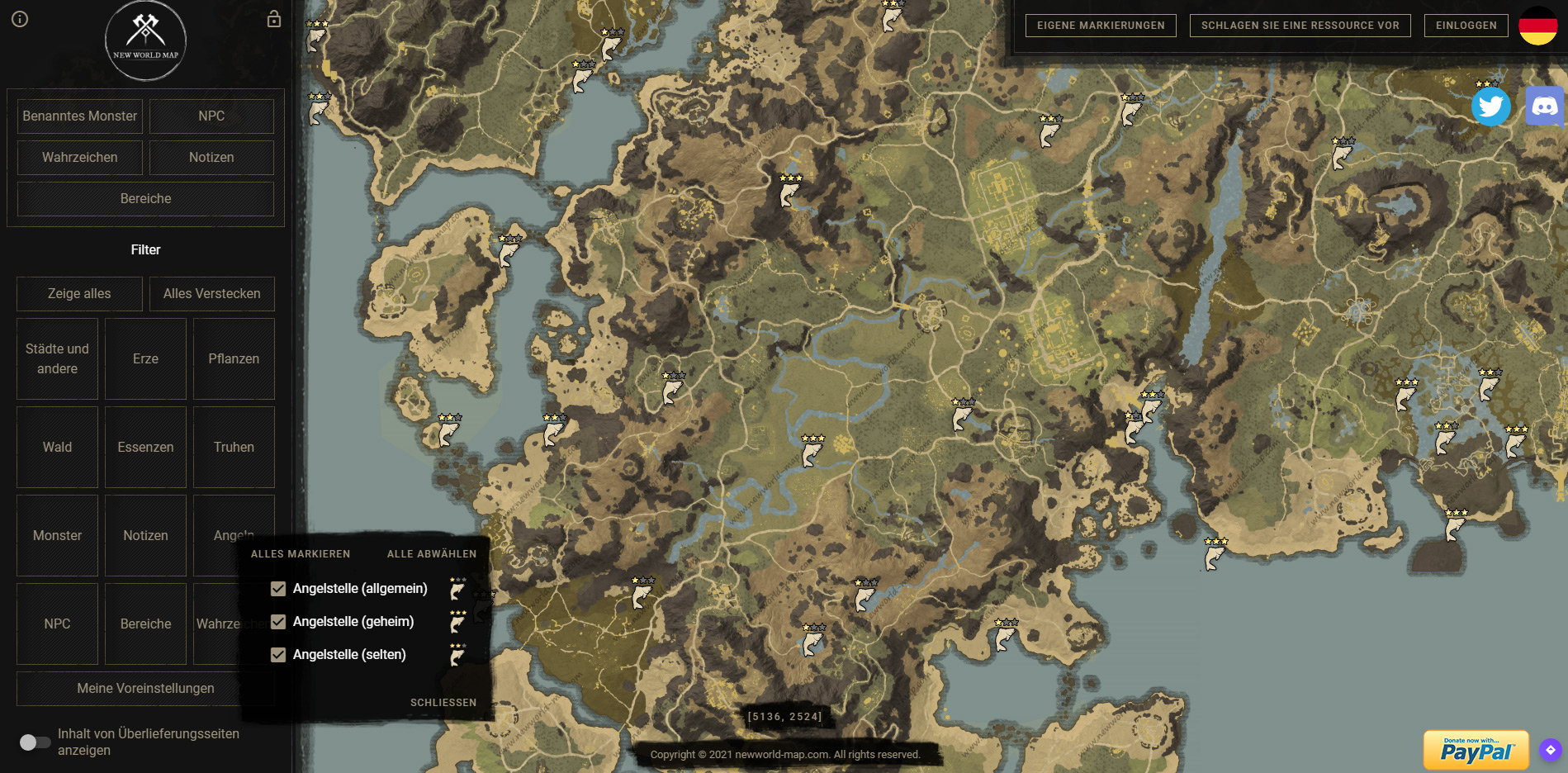
Task: Choose the Pflanzen filter tile
Action: click(x=234, y=359)
